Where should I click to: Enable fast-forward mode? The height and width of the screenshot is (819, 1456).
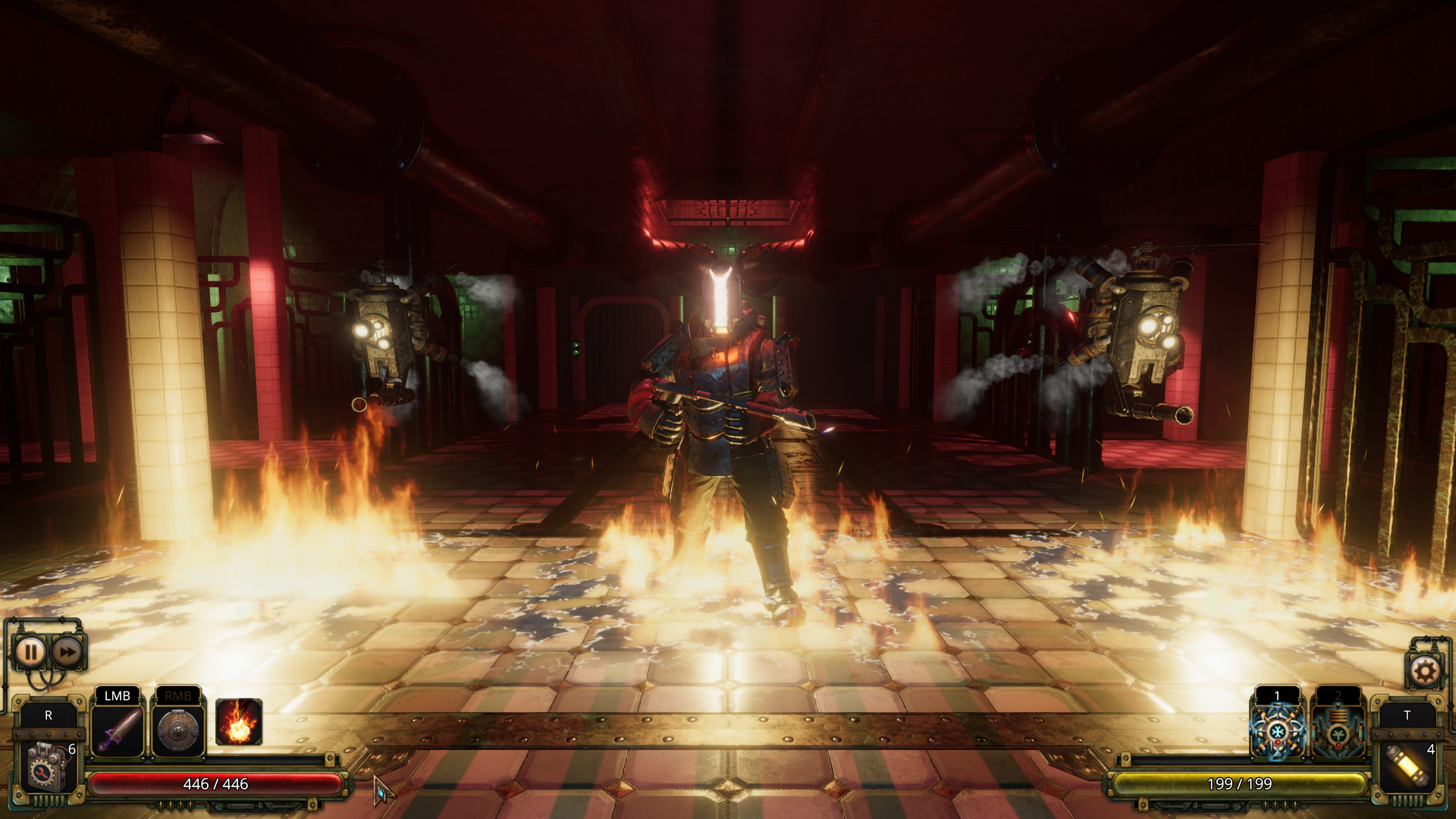(x=68, y=652)
